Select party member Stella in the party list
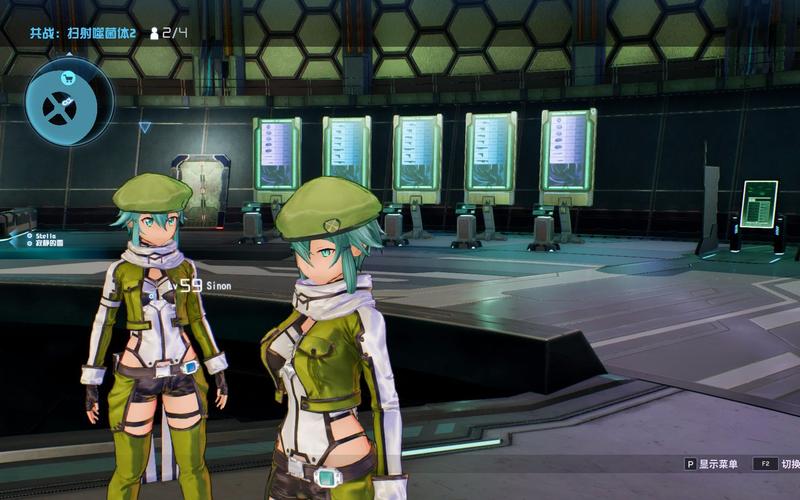The image size is (800, 500). pyautogui.click(x=46, y=235)
